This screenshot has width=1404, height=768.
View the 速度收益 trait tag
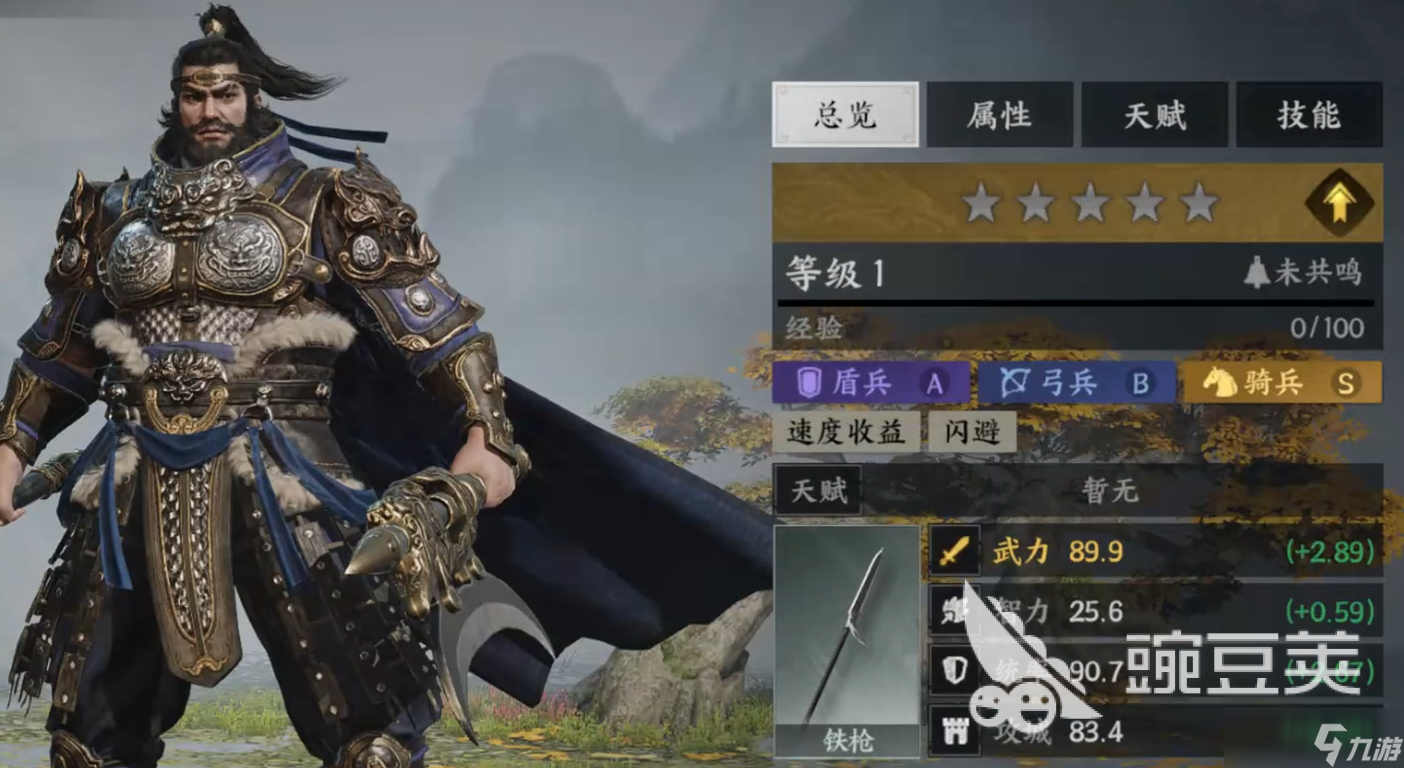[x=846, y=432]
